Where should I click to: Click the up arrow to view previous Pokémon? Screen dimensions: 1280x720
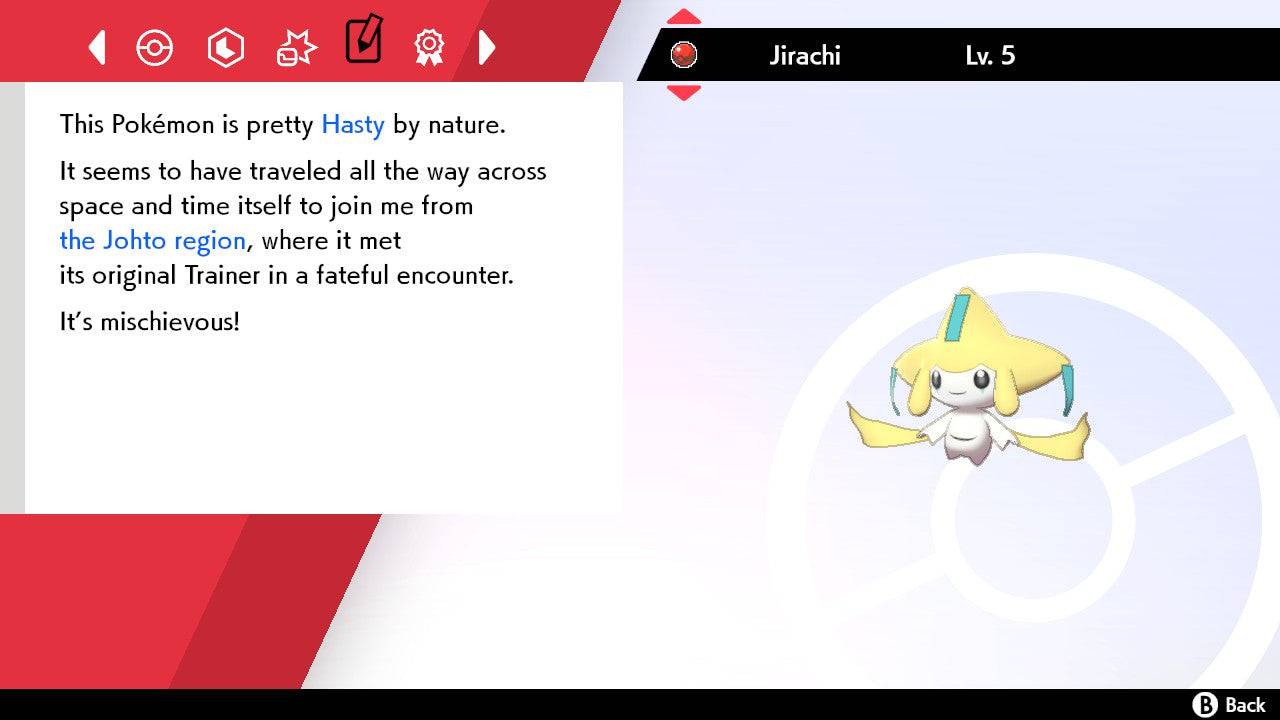click(684, 15)
